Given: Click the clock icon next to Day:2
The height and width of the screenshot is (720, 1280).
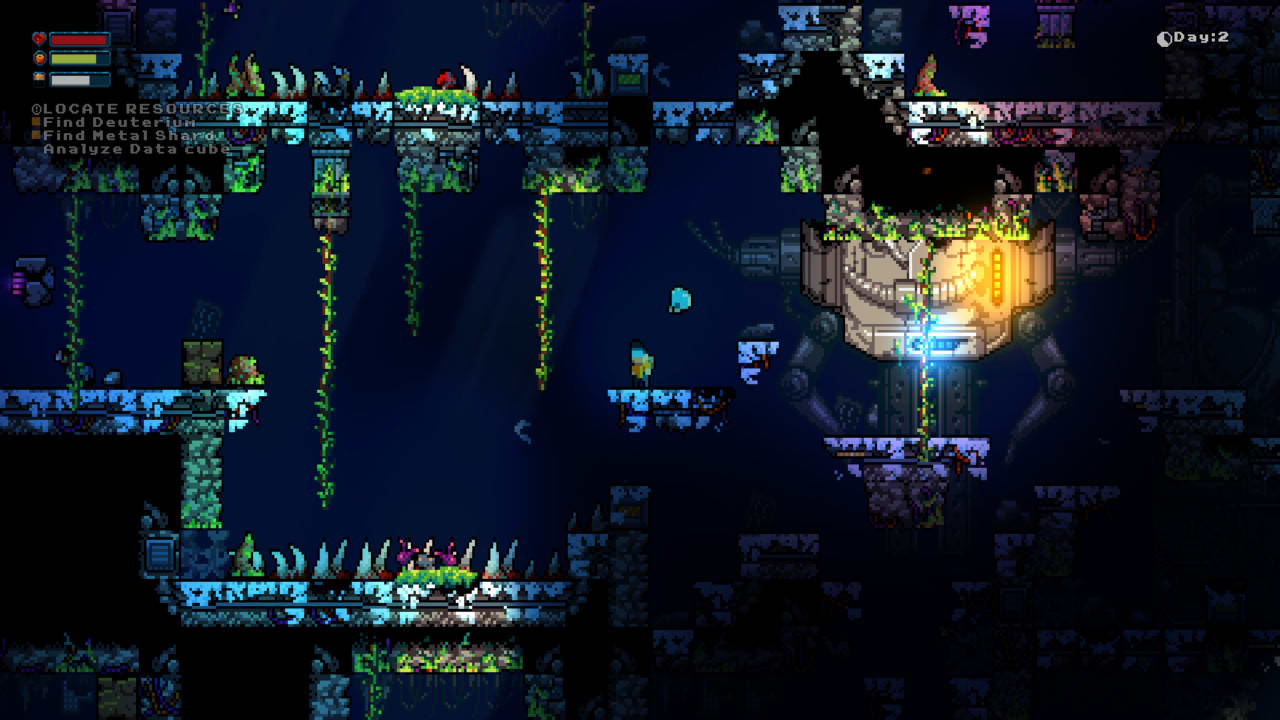Looking at the screenshot, I should (1163, 37).
